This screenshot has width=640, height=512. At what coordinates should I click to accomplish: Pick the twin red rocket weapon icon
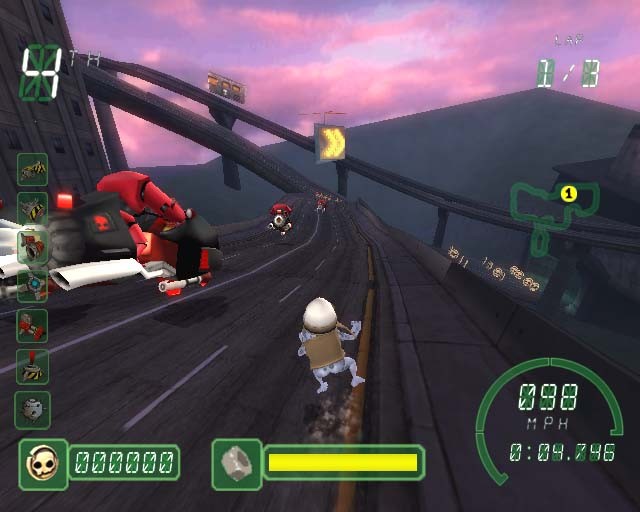click(x=32, y=326)
